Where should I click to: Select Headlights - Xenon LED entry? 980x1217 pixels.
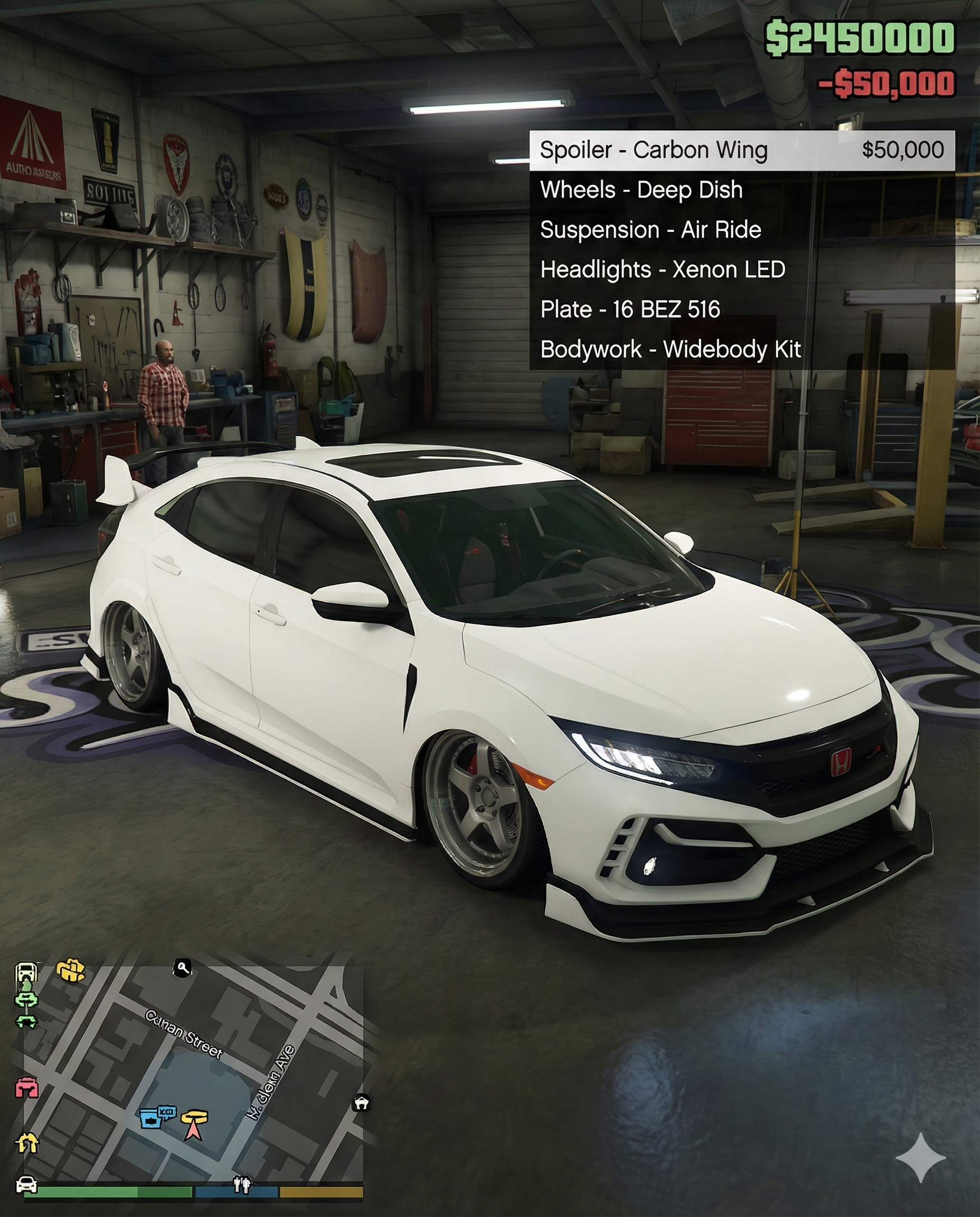click(662, 270)
